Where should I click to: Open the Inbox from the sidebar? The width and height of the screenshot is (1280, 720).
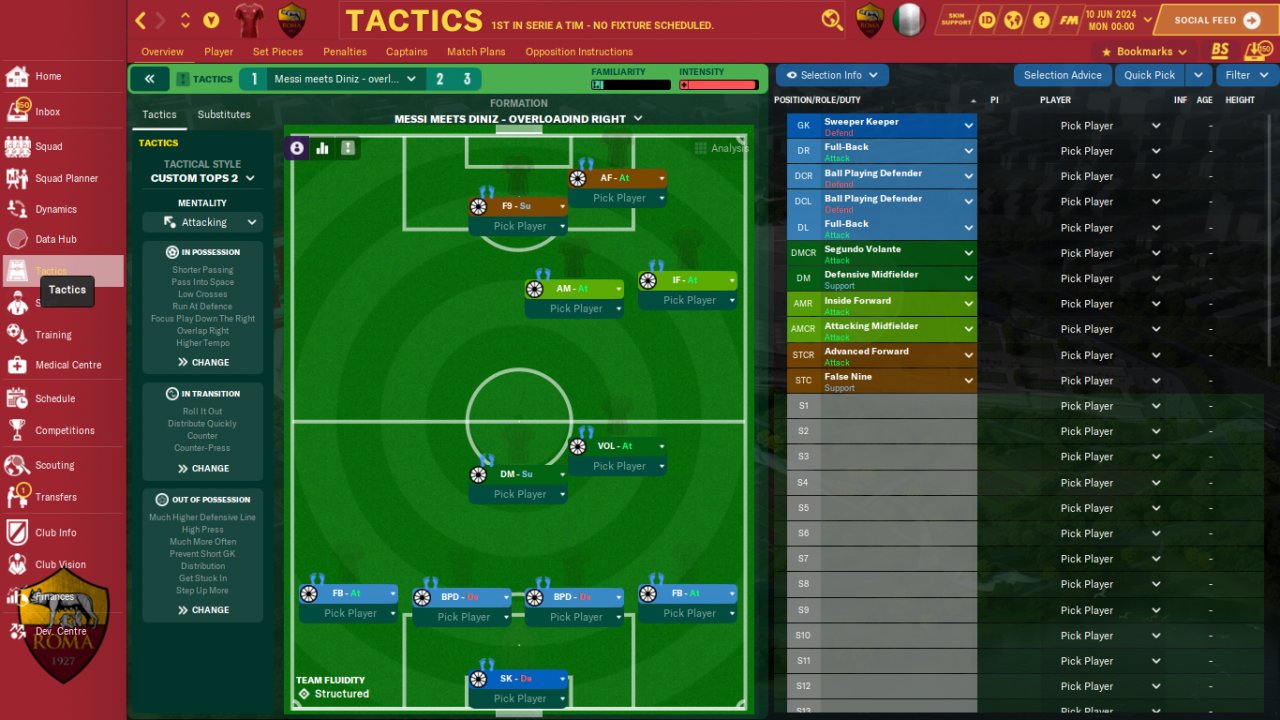tap(48, 112)
